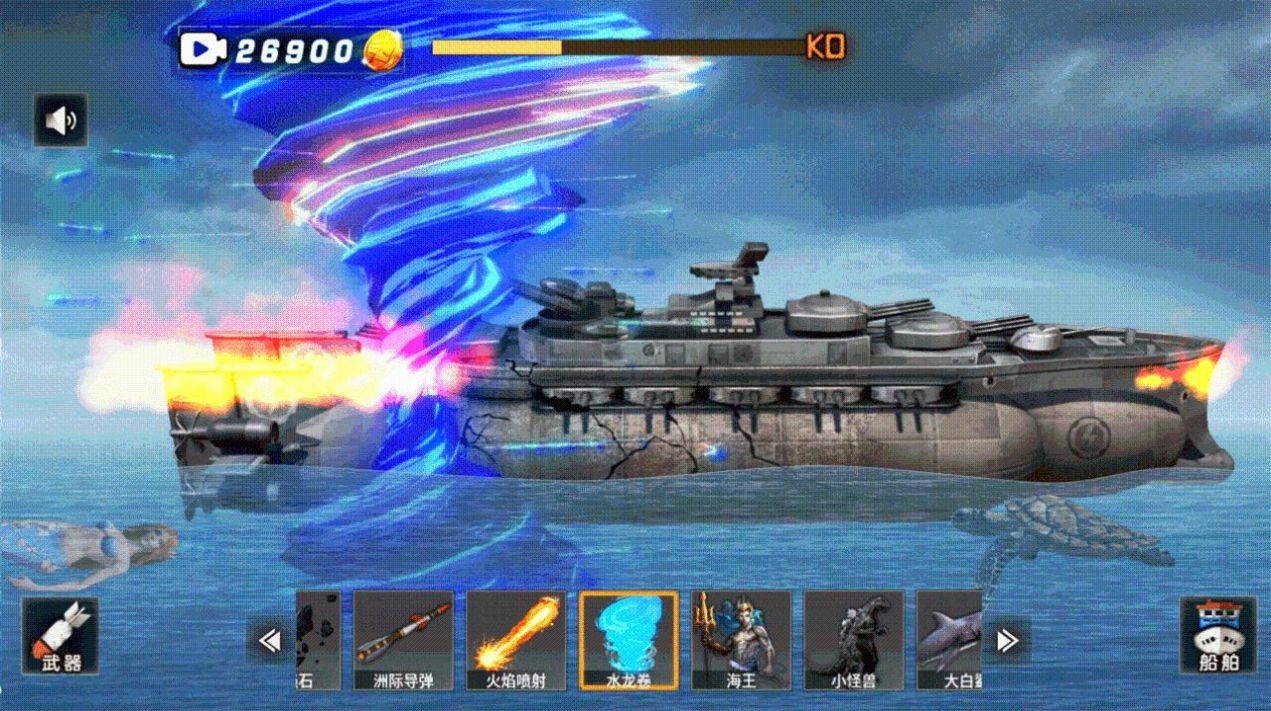Screen dimensions: 1271x711
Task: Select the 大白鲨 shark weapon
Action: [949, 640]
